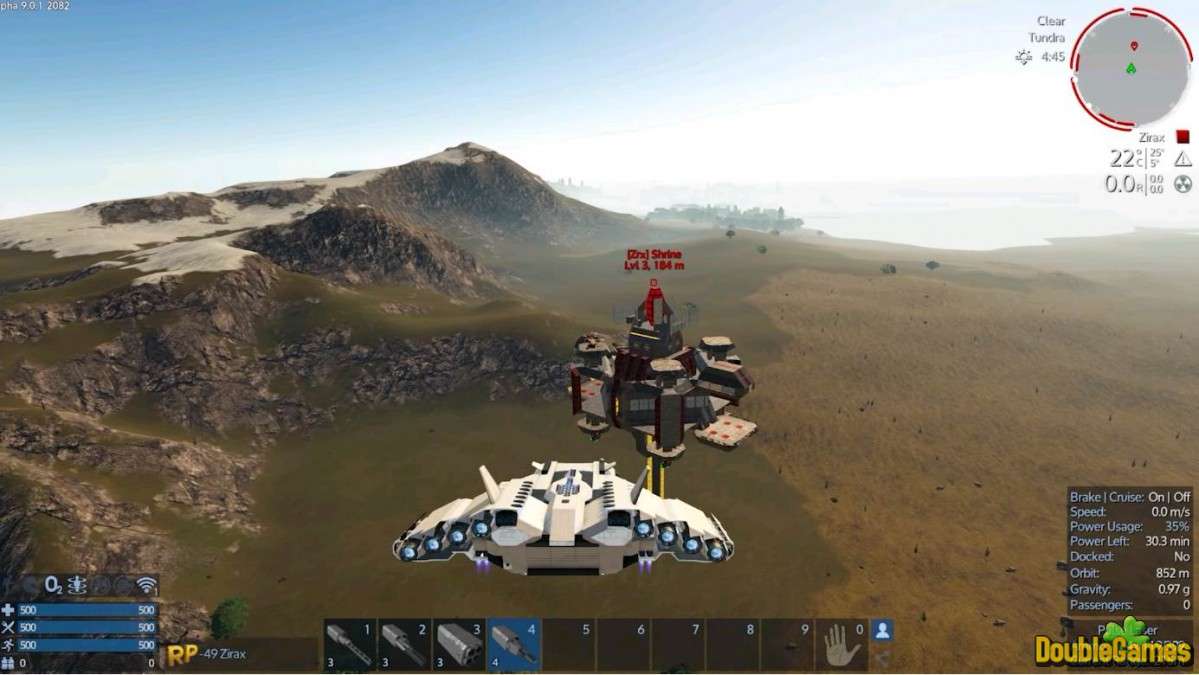Click the red Zirax faction square
This screenshot has width=1199, height=675.
1183,137
